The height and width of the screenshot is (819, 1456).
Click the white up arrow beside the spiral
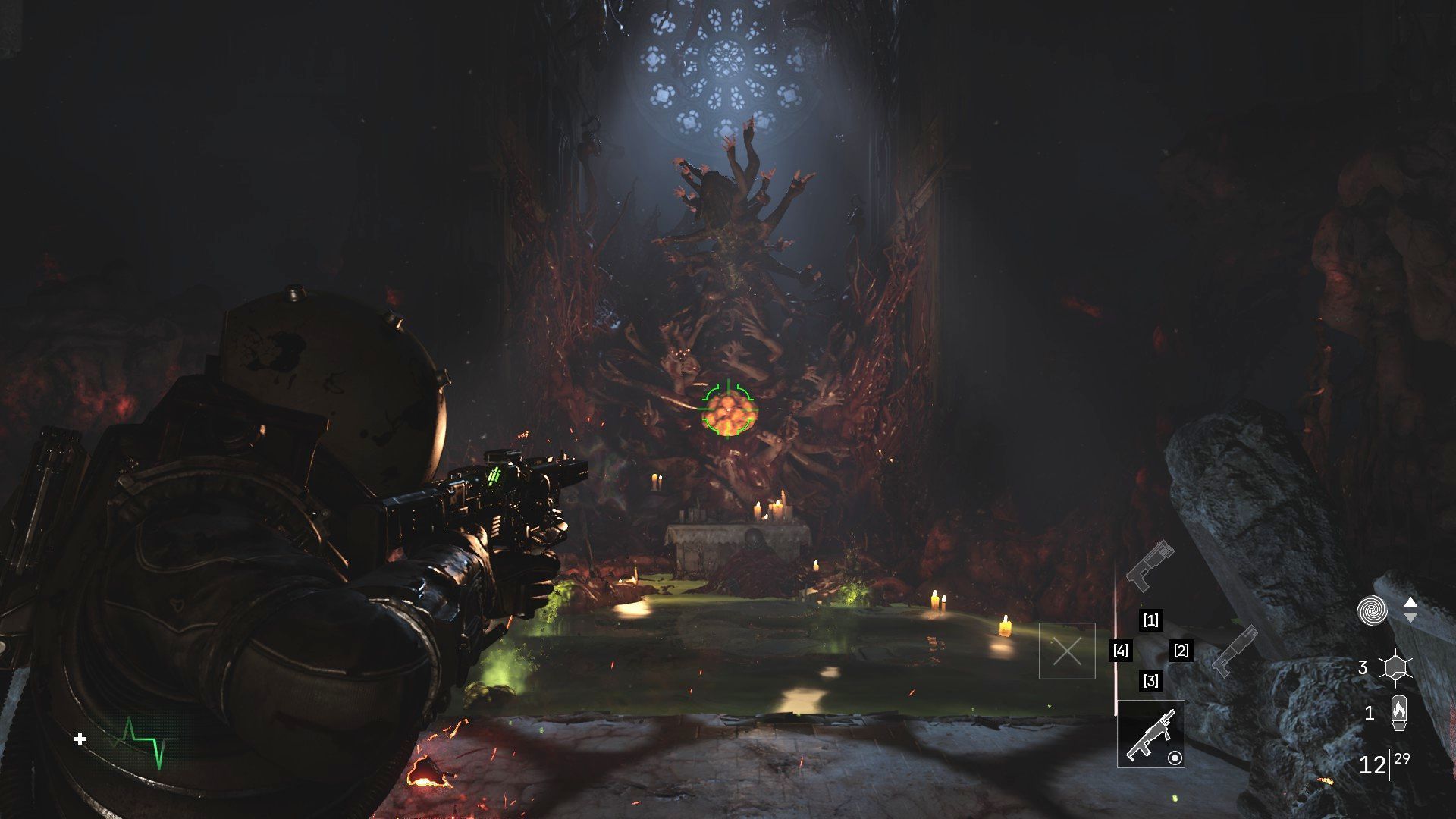[x=1410, y=602]
